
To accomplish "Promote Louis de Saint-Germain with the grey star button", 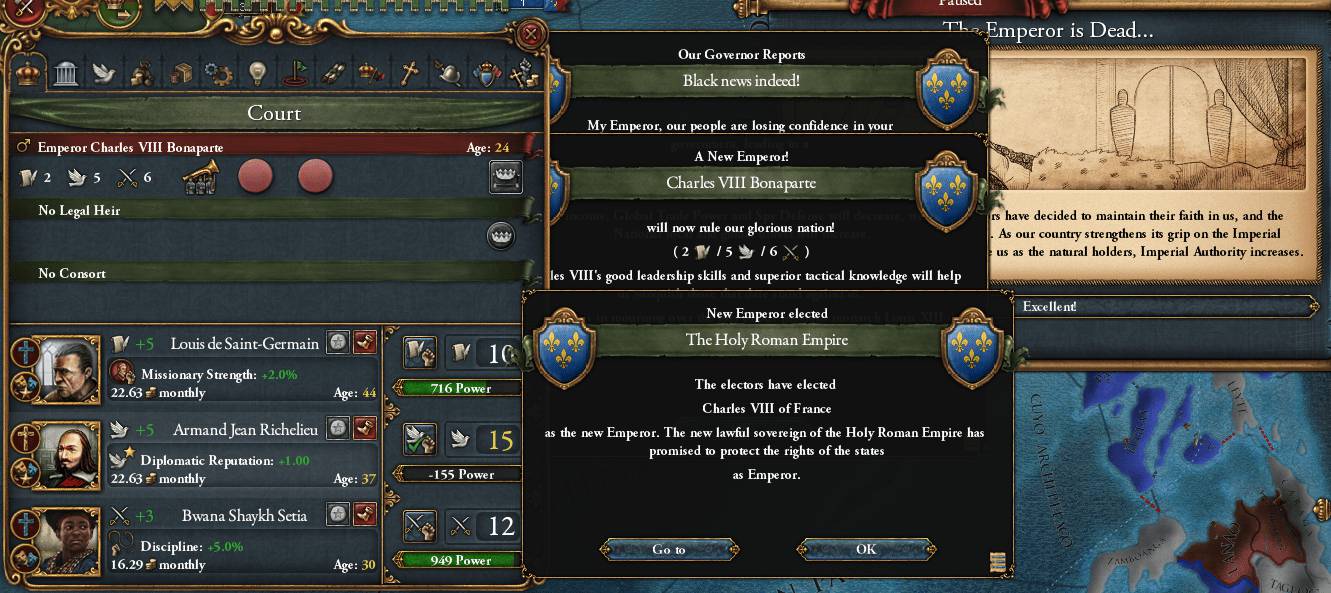I will (x=338, y=343).
